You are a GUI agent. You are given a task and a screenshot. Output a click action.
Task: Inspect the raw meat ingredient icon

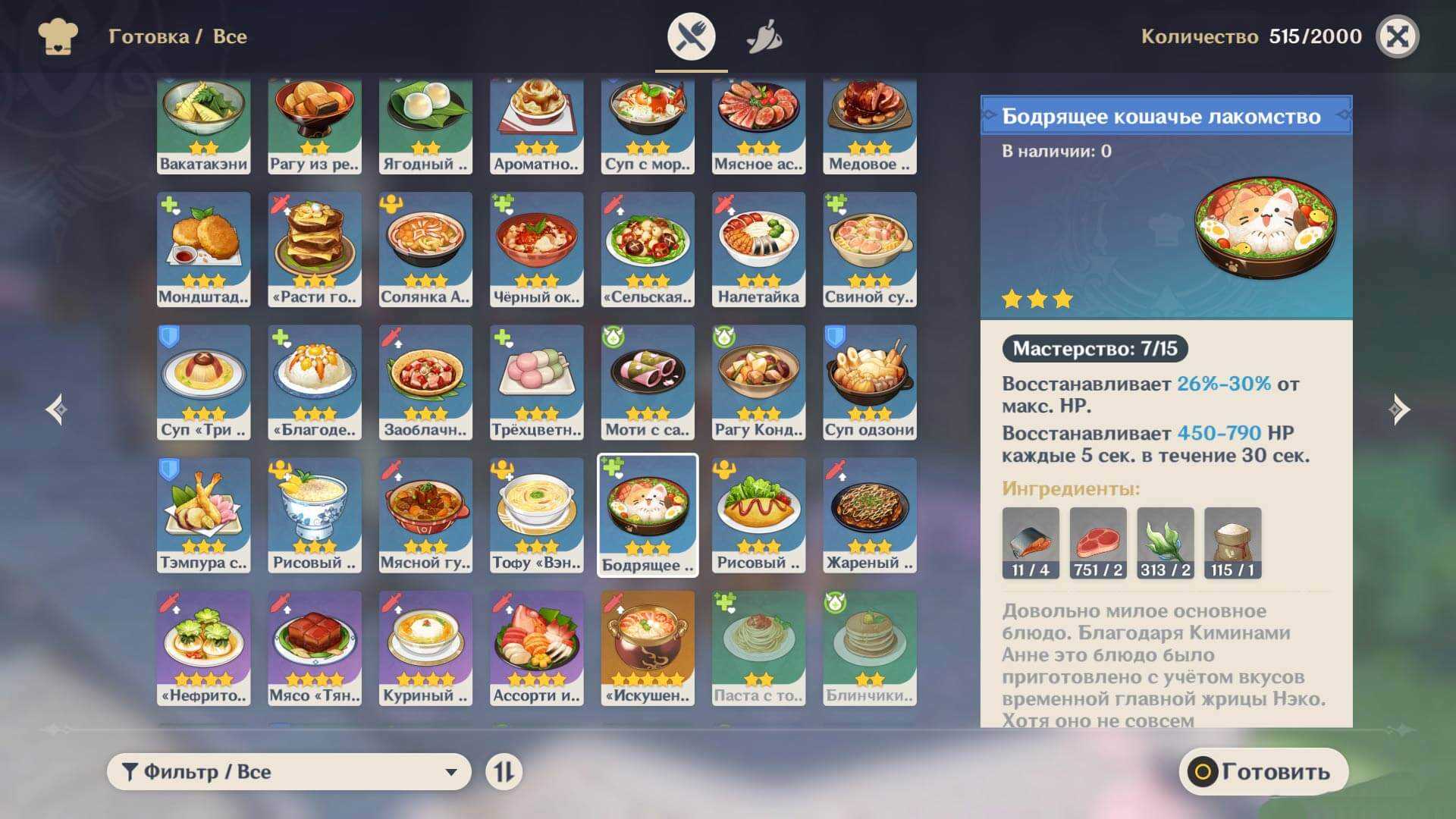[1097, 543]
